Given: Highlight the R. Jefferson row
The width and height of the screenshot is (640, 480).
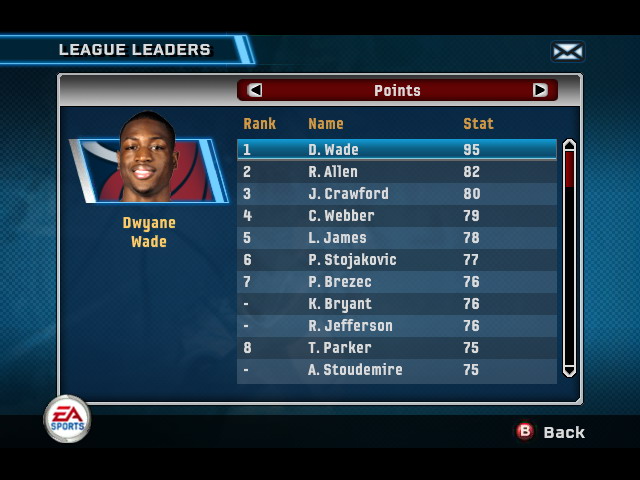Looking at the screenshot, I should pos(396,326).
